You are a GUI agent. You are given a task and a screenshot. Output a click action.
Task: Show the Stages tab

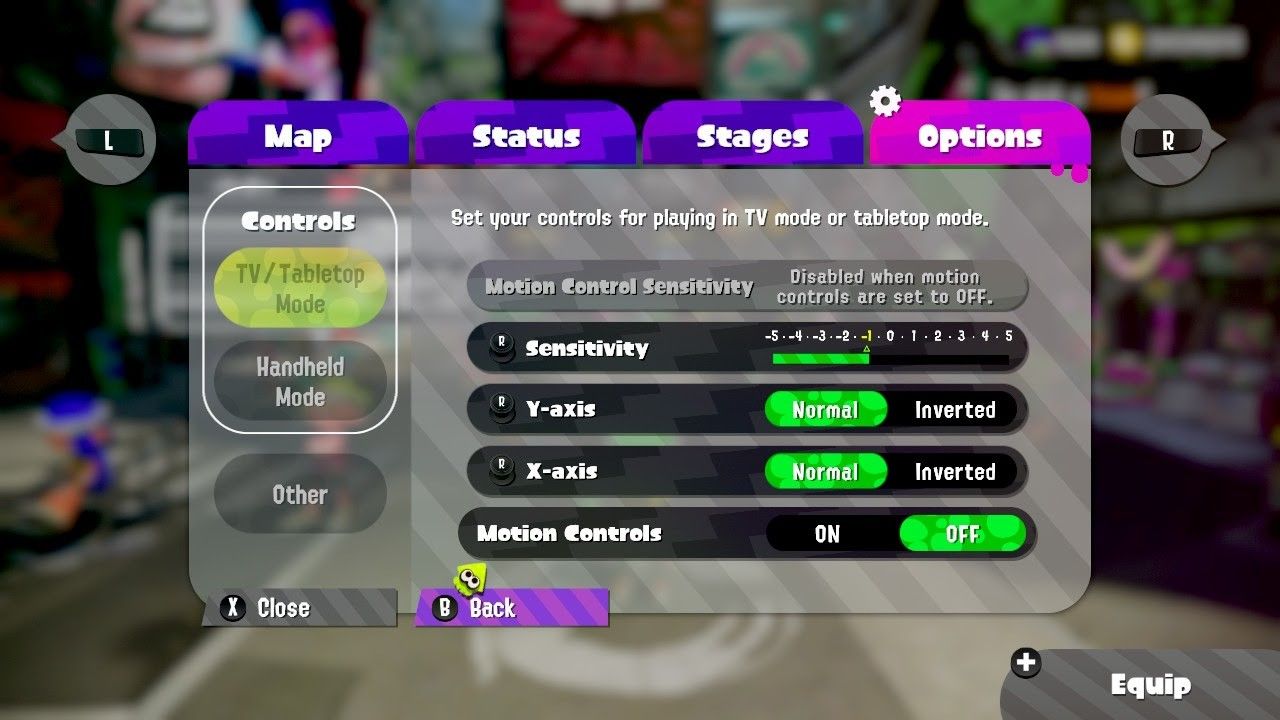click(x=752, y=136)
